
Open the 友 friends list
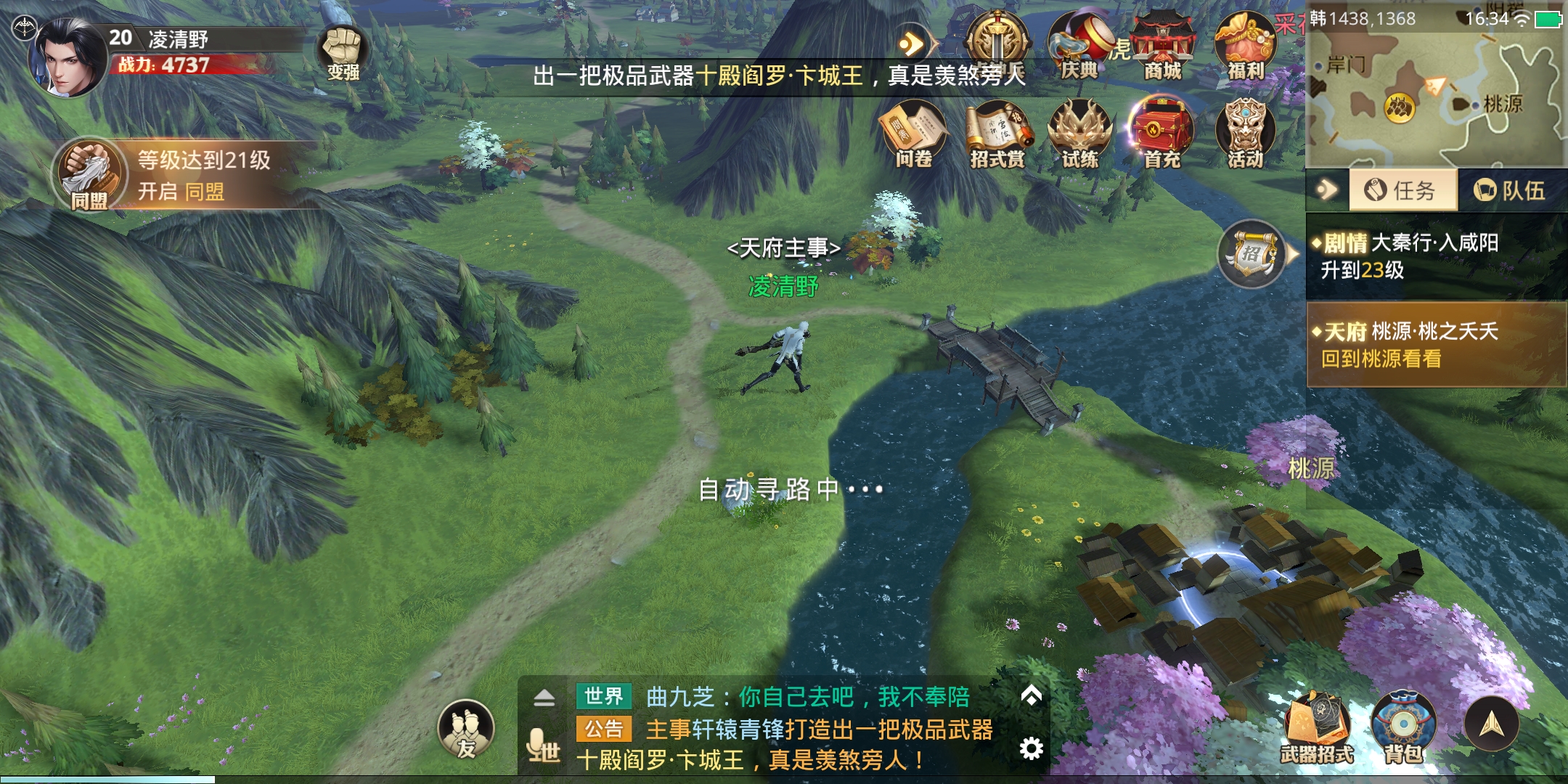466,730
